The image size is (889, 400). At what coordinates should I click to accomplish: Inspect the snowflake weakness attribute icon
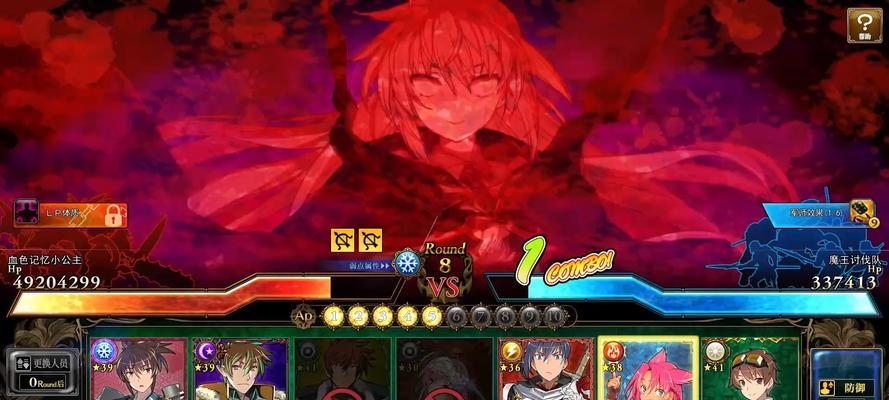pos(407,264)
